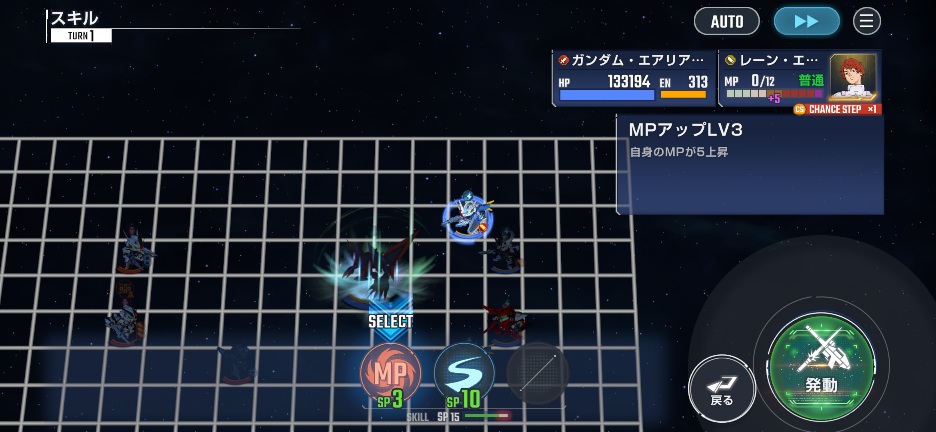The width and height of the screenshot is (936, 432).
Task: Click the empty third skill slot
Action: tap(538, 373)
